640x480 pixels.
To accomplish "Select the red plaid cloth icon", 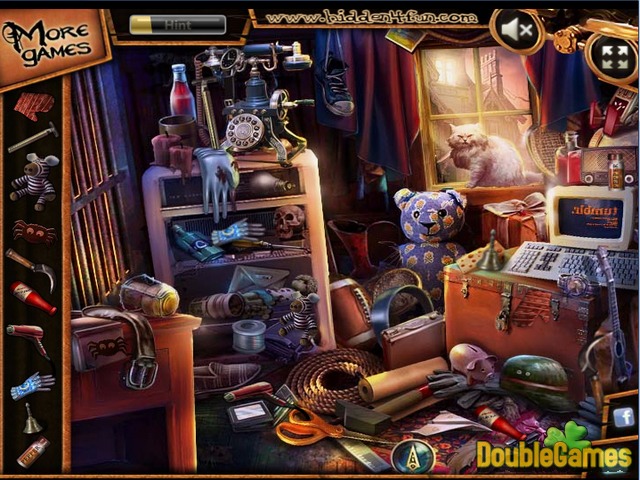I will click(x=33, y=104).
